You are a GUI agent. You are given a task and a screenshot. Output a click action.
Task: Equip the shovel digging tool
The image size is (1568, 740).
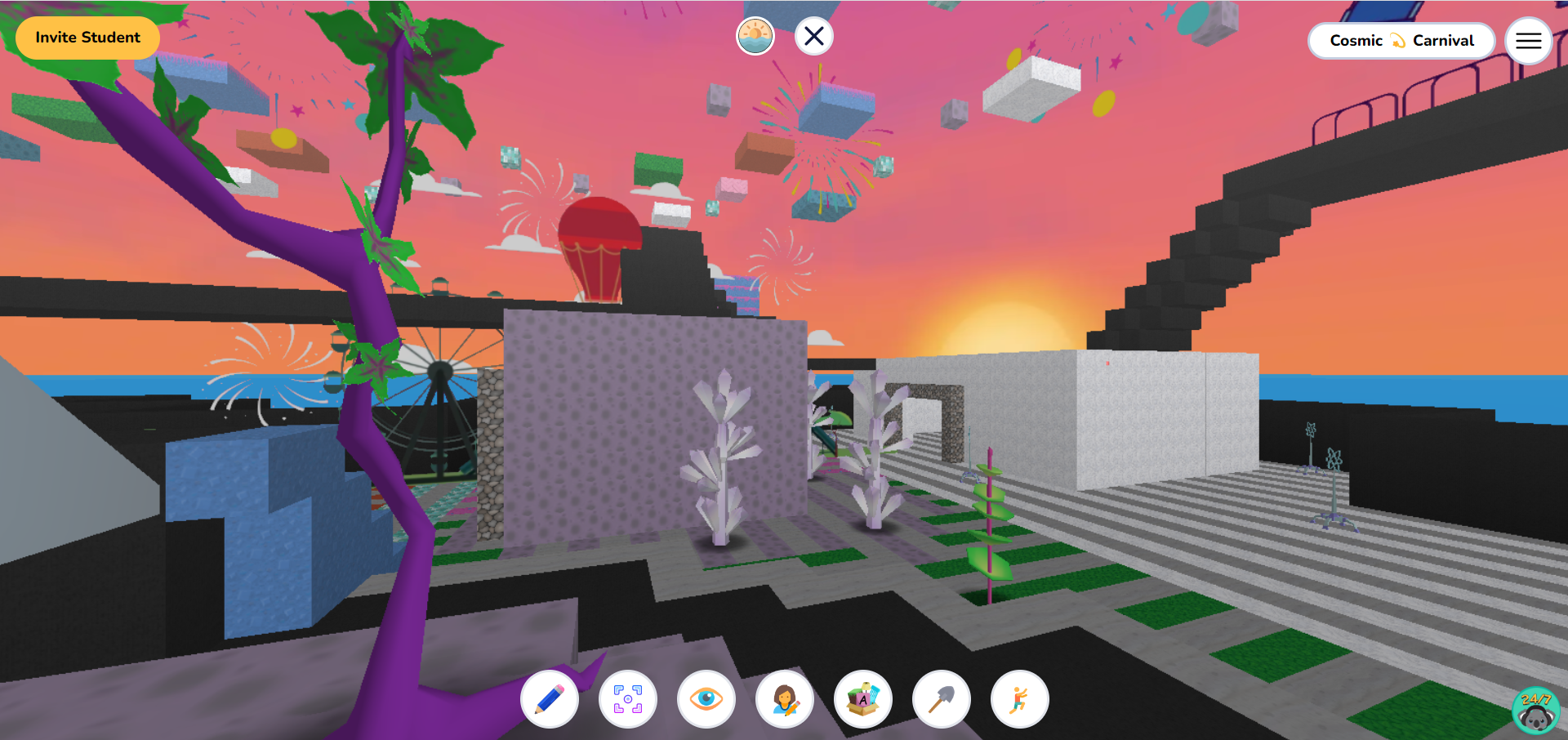point(942,699)
